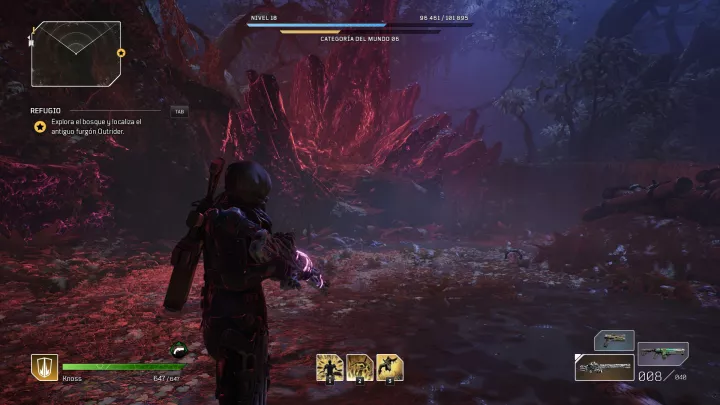Activate the third ability icon
The image size is (720, 405).
point(391,367)
